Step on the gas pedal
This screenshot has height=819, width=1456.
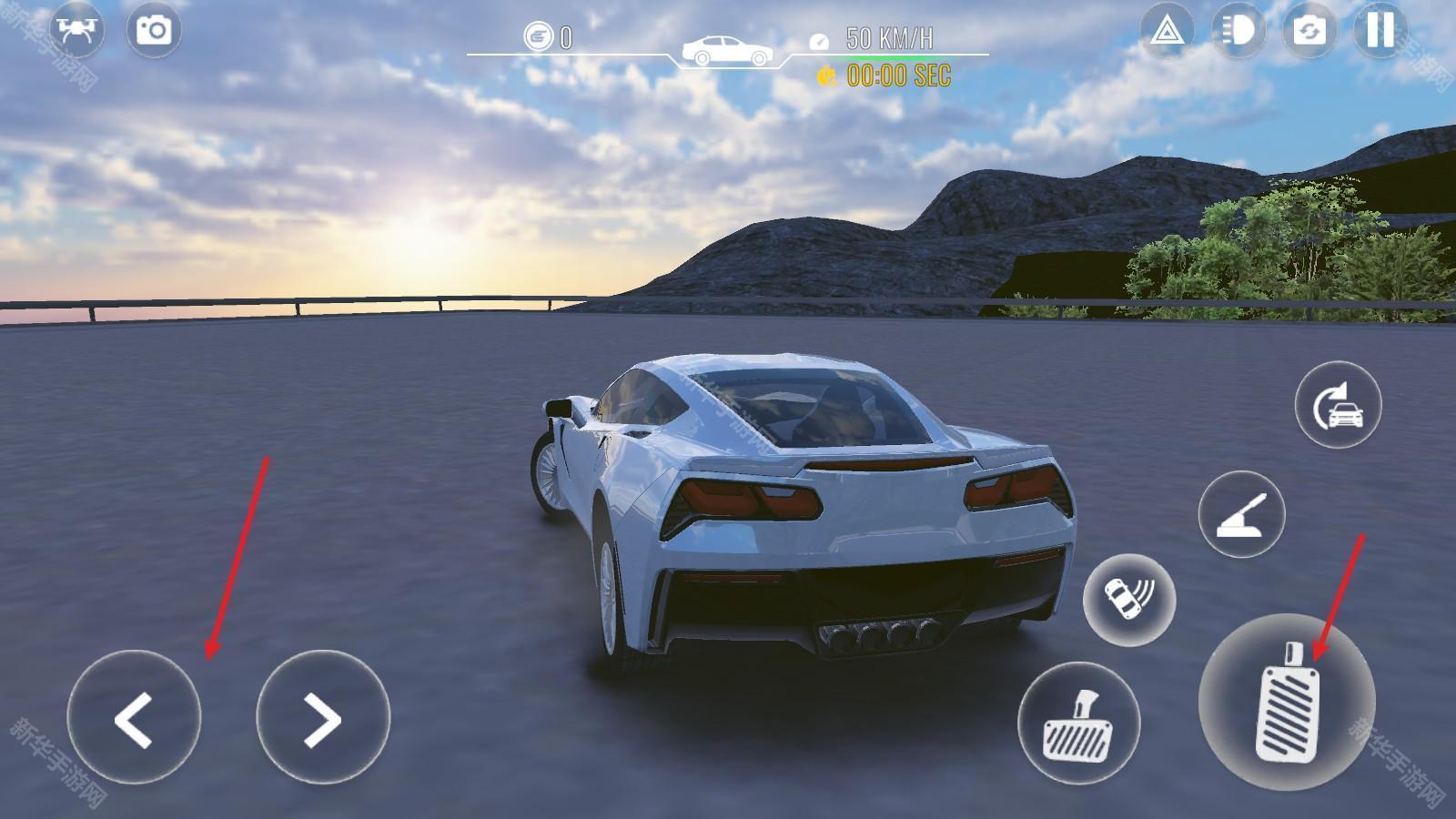1287,702
